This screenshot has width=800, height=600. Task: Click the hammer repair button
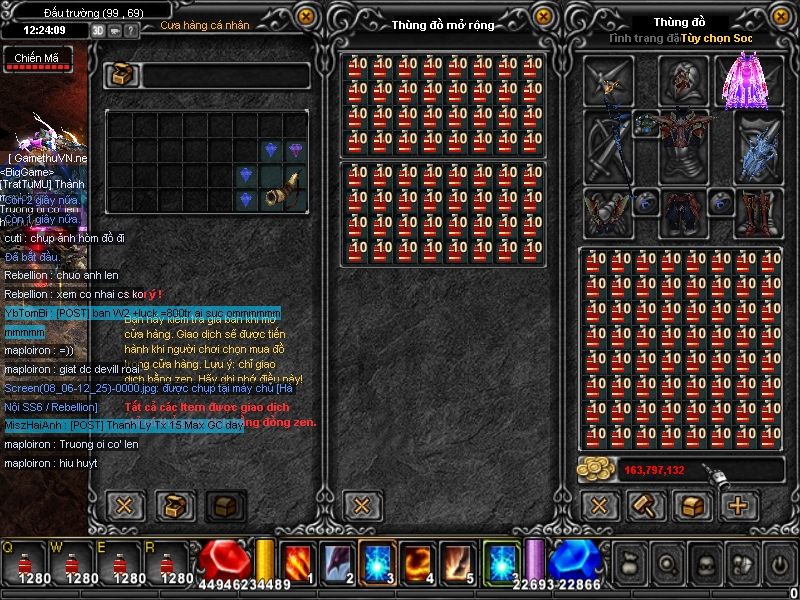pos(646,505)
